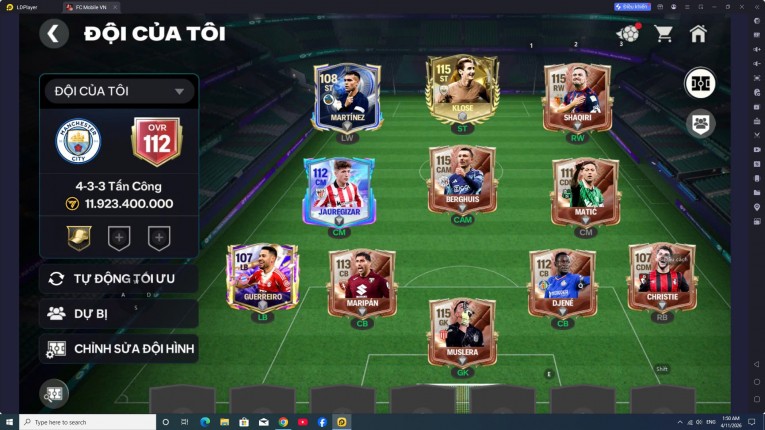This screenshot has width=765, height=430.
Task: Open the ĐỘI CỦA TÔI dropdown
Action: pos(119,91)
